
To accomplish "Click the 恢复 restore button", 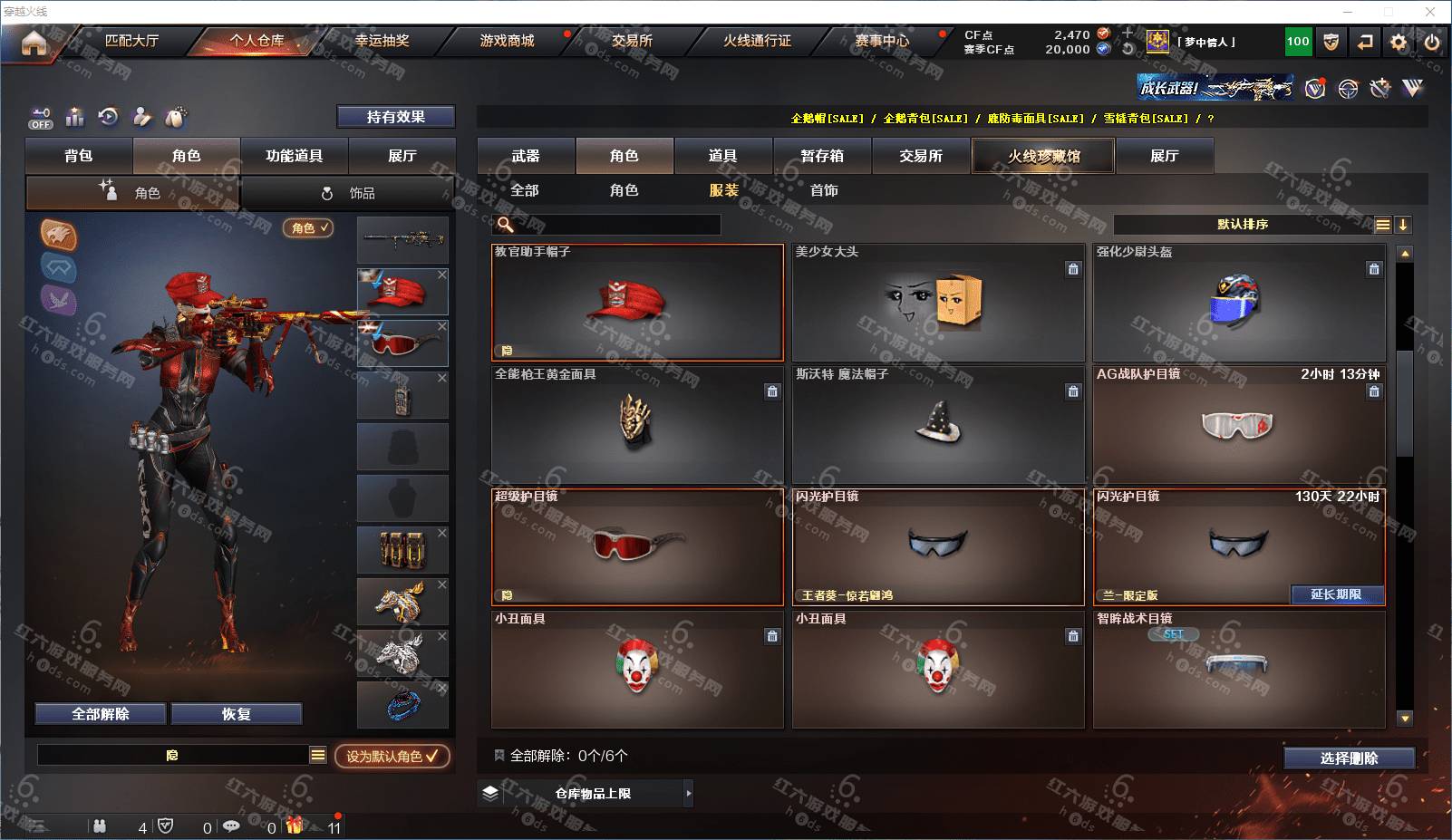I will tap(236, 714).
